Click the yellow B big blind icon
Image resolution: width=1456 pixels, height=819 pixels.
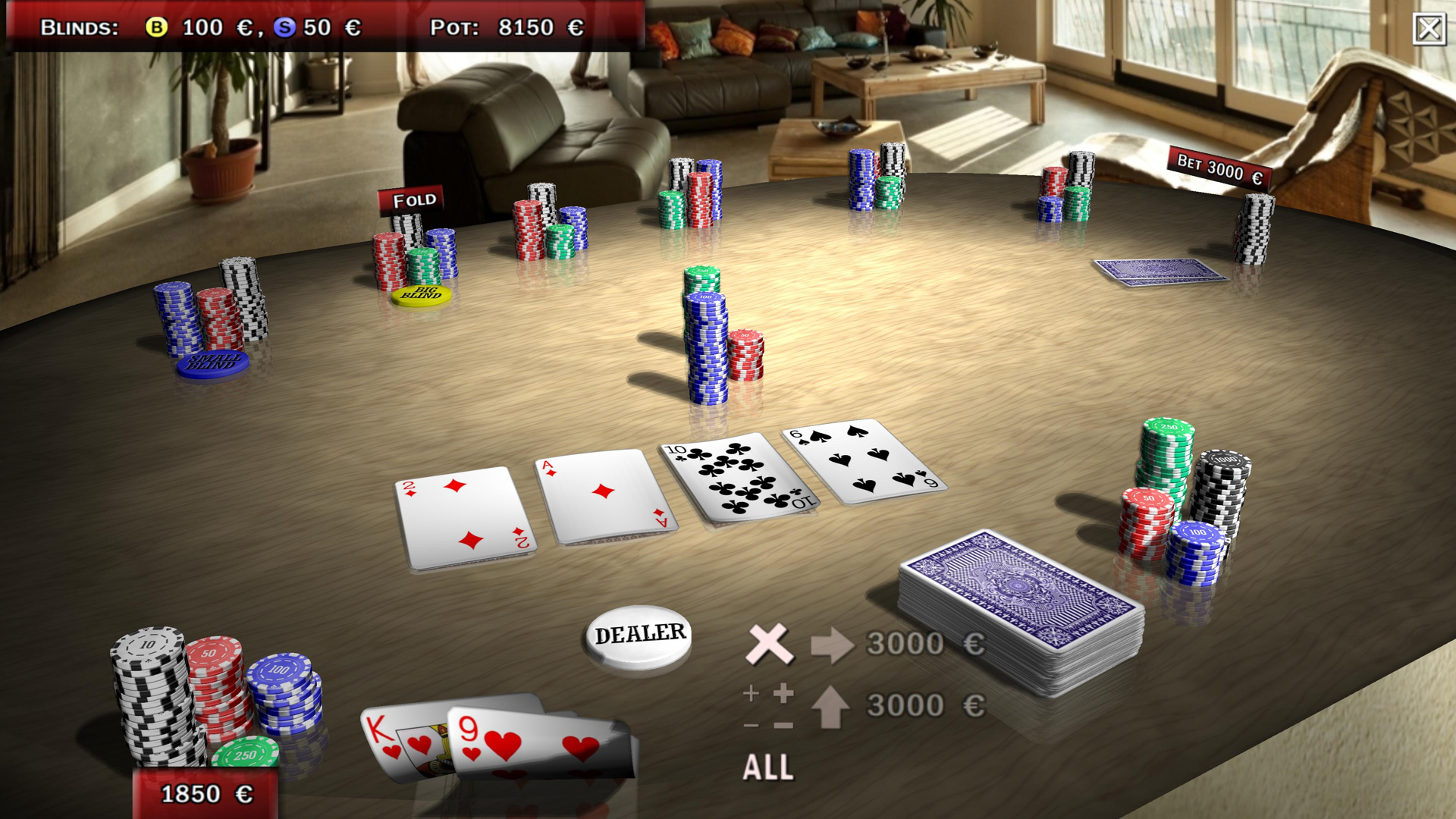tap(157, 27)
